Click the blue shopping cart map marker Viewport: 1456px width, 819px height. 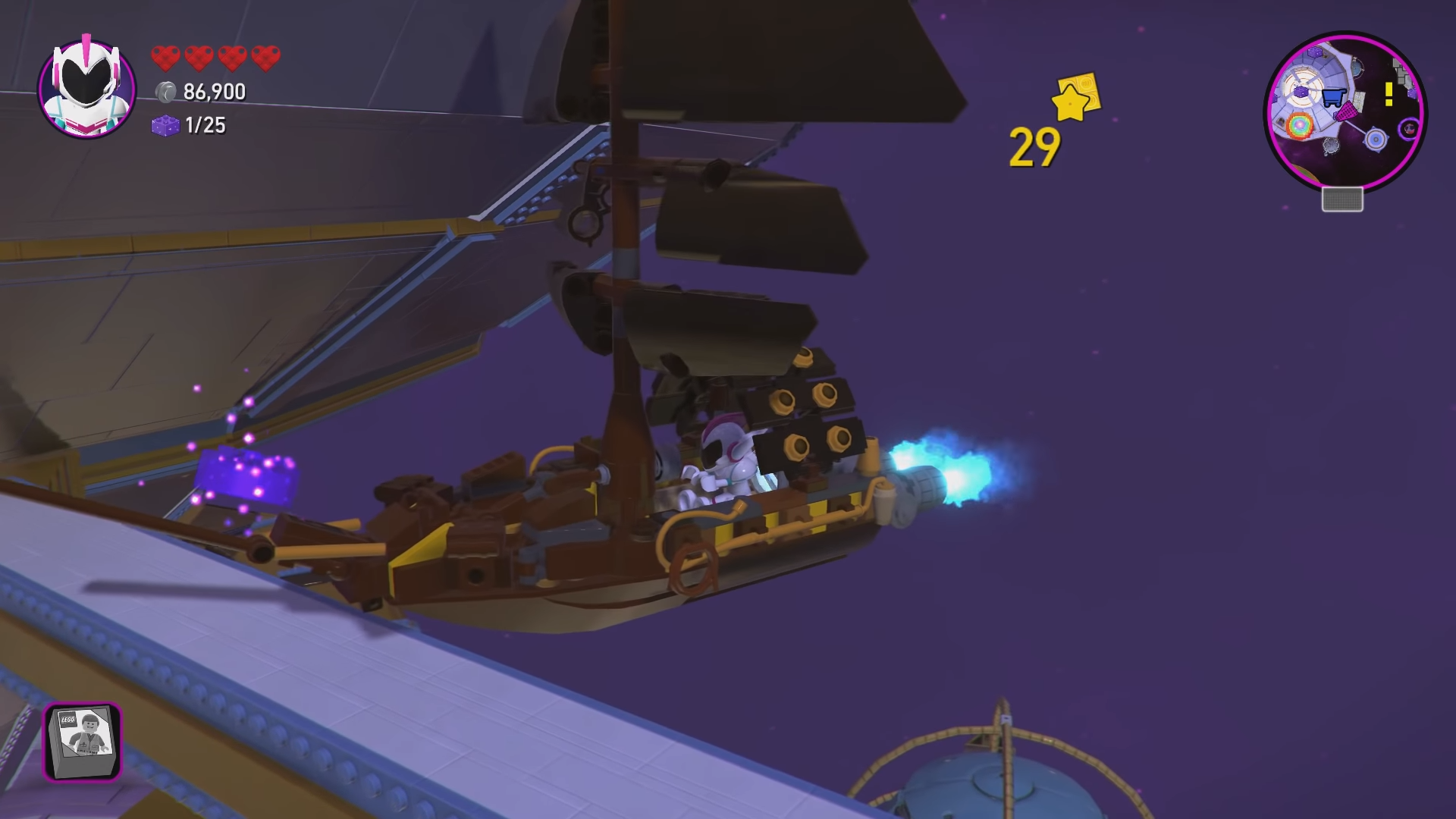[1333, 97]
